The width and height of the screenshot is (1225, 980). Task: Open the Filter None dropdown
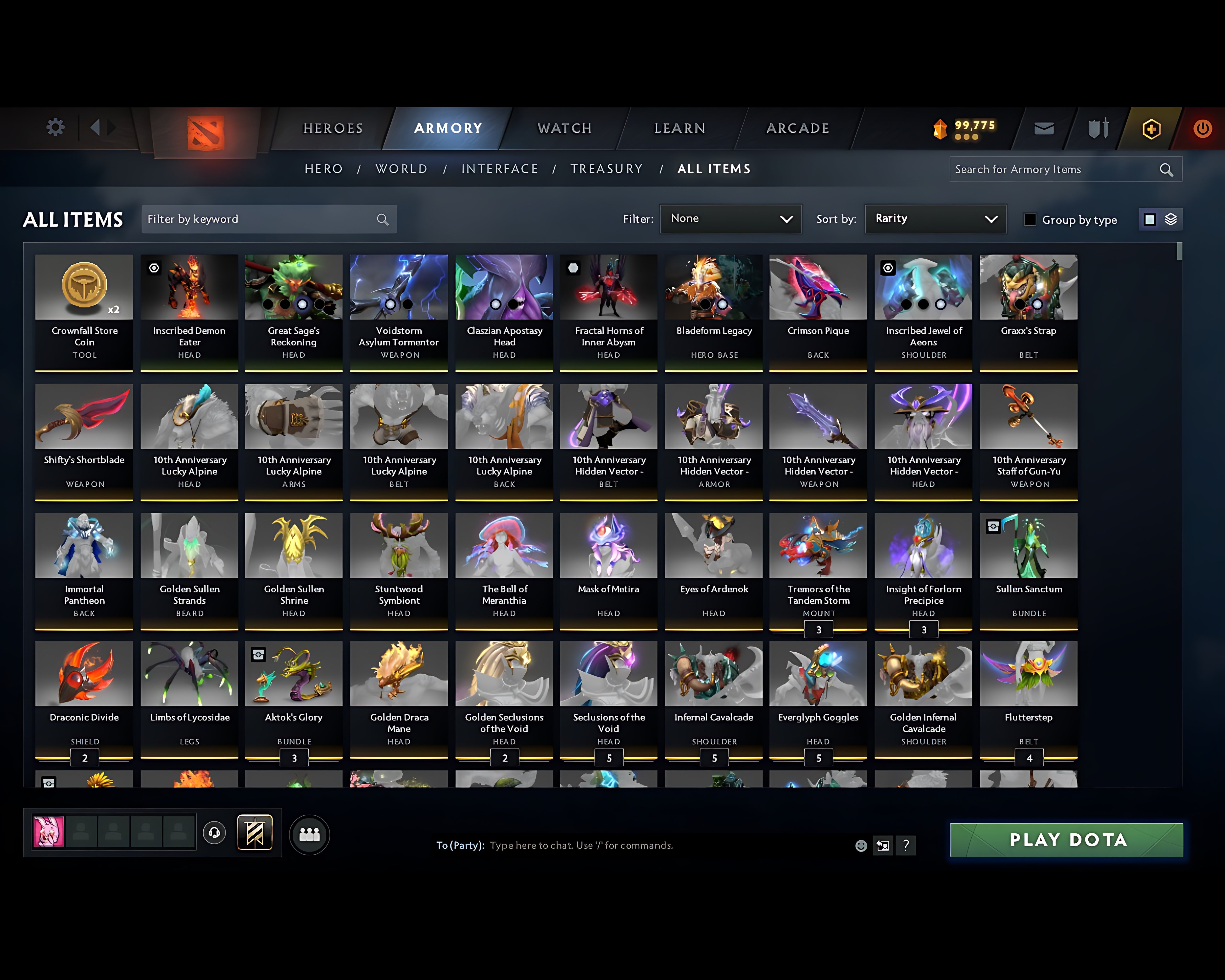point(731,219)
